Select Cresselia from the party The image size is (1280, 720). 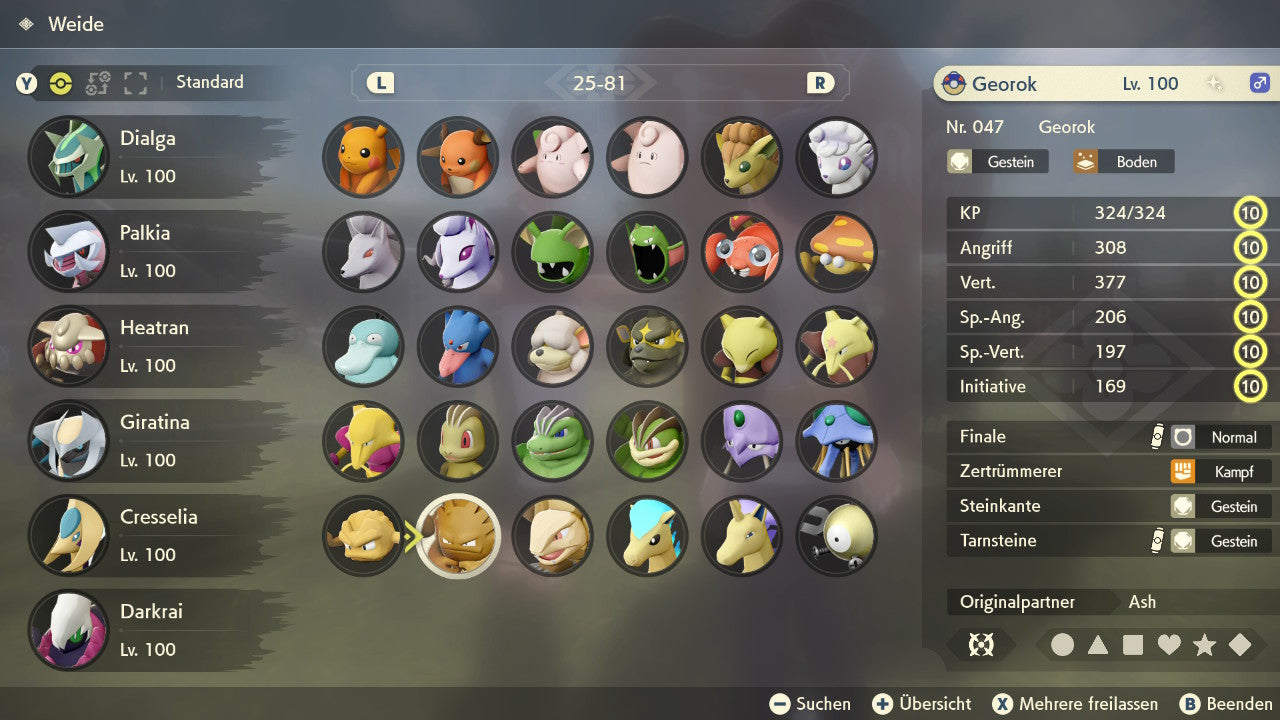[150, 535]
